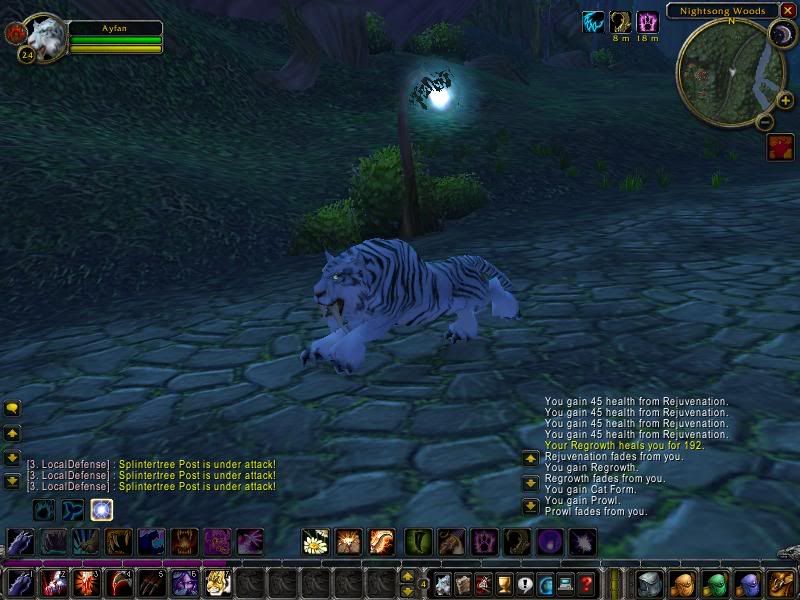Open the red help request button
Image resolution: width=800 pixels, height=600 pixels.
780,148
